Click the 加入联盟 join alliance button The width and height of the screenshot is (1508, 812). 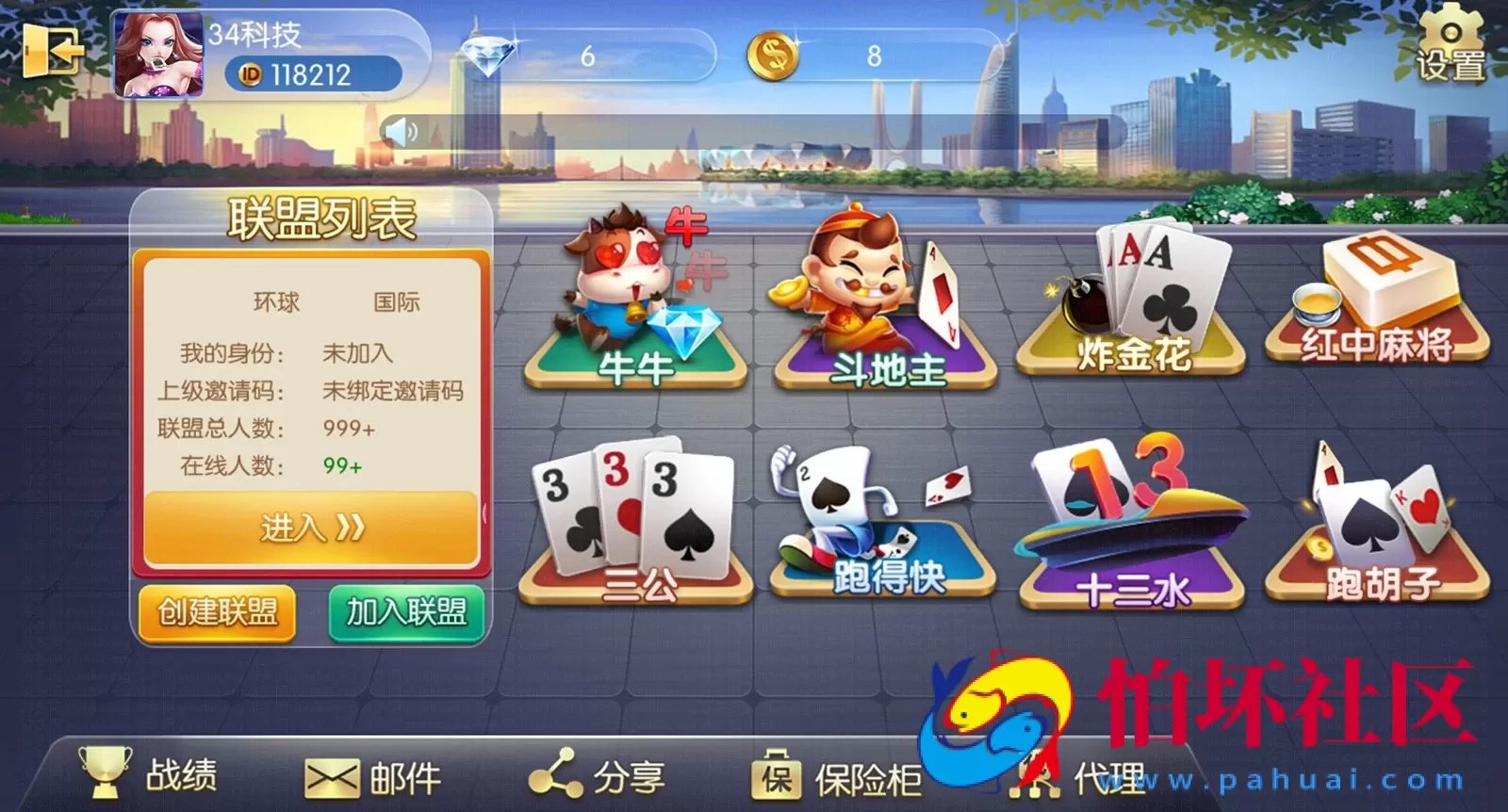tap(407, 613)
